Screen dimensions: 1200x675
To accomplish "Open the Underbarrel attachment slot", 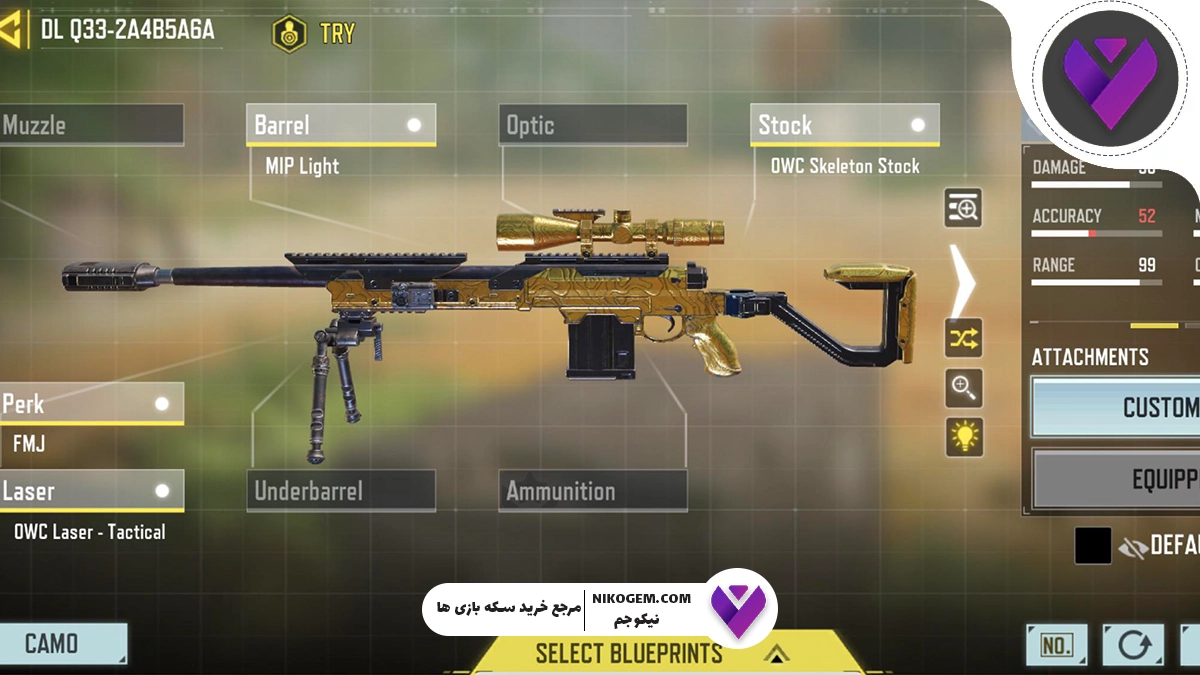I will coord(340,491).
